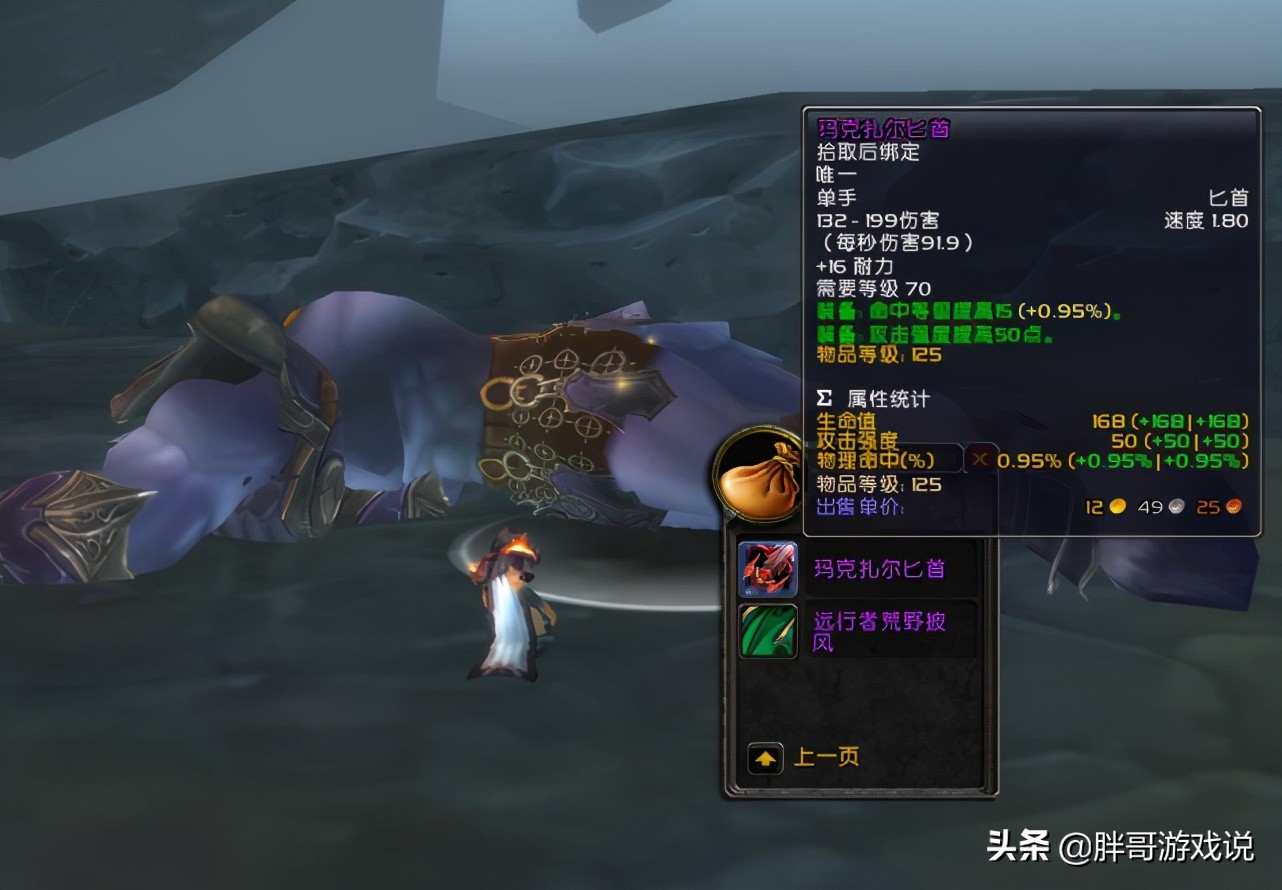Select the 玛克扎尔匕首 red dagger item icon
Viewport: 1282px width, 890px height.
pos(767,567)
